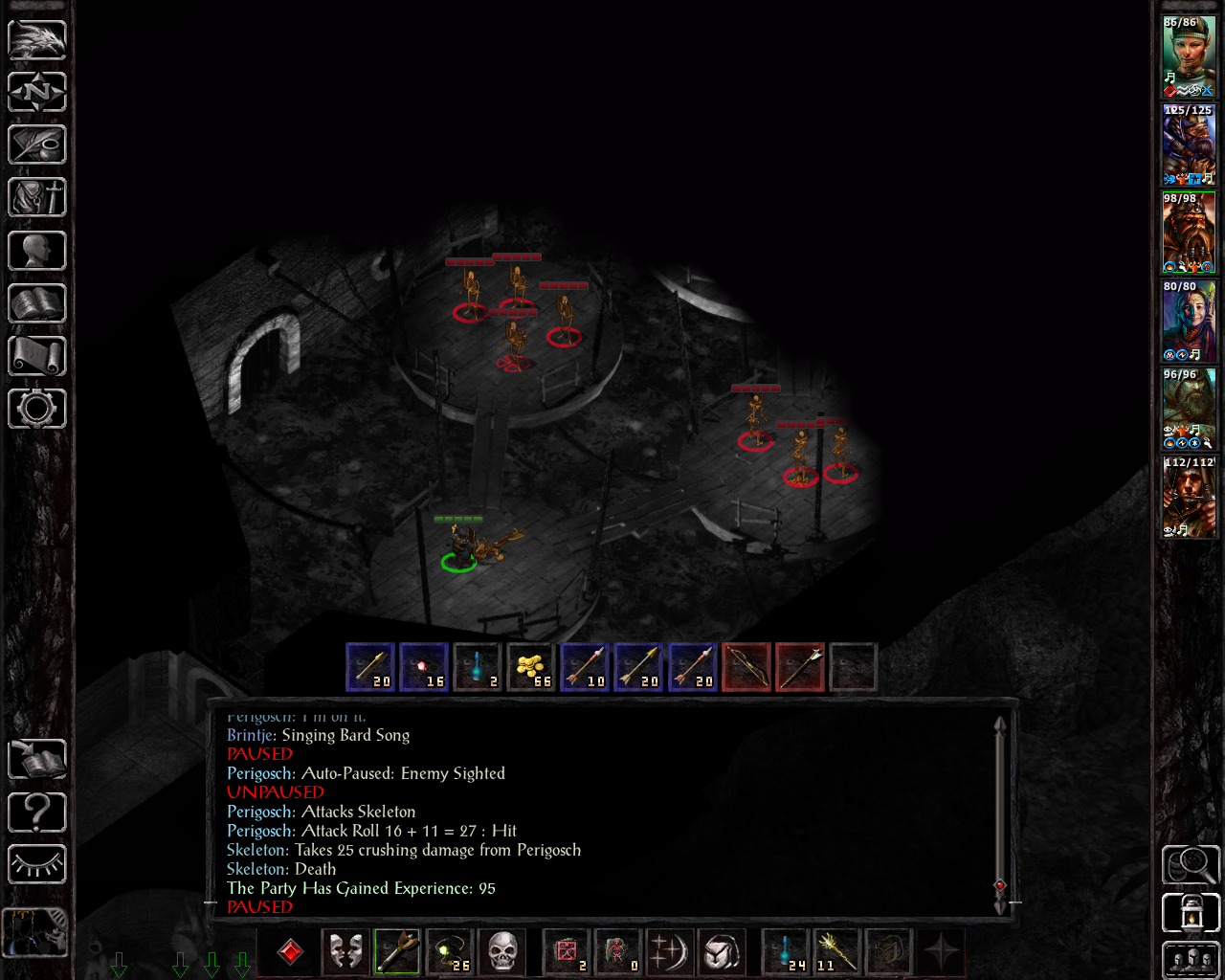The width and height of the screenshot is (1225, 980).
Task: Open the priest scroll button
Action: tap(37, 356)
